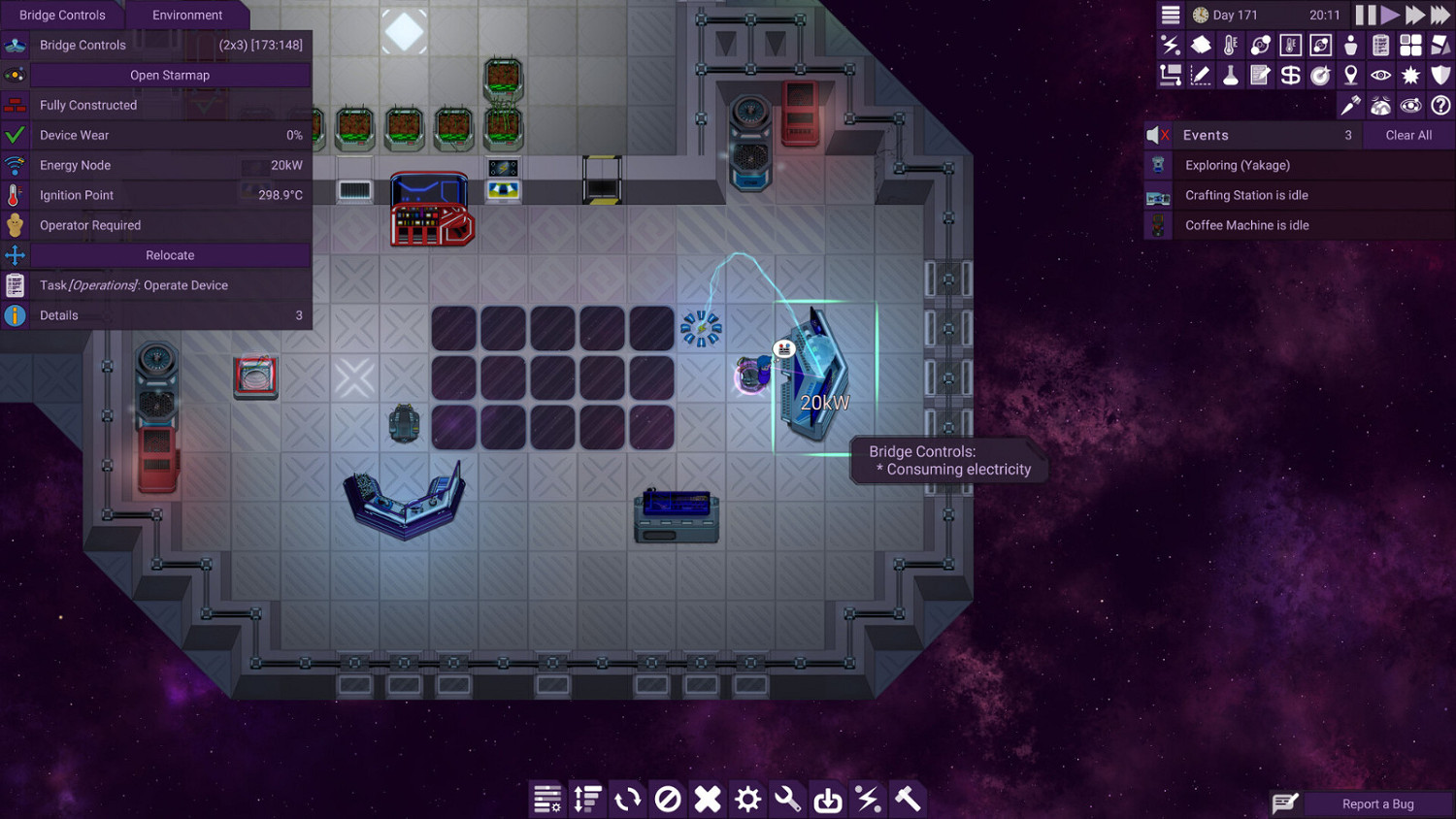The width and height of the screenshot is (1456, 819).
Task: Select the electricity overlay icon
Action: click(x=1171, y=45)
